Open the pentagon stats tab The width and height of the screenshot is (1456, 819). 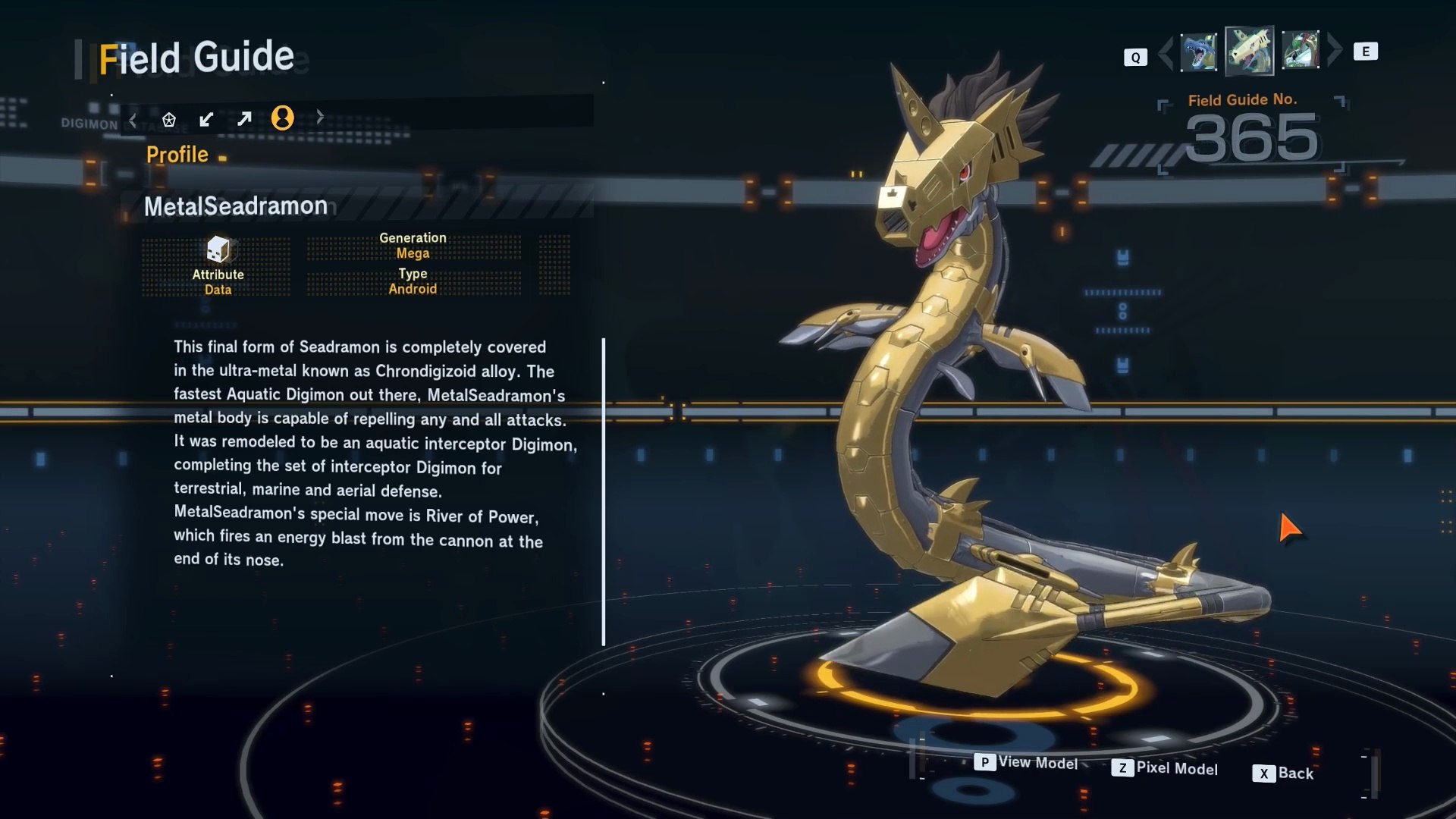tap(169, 119)
